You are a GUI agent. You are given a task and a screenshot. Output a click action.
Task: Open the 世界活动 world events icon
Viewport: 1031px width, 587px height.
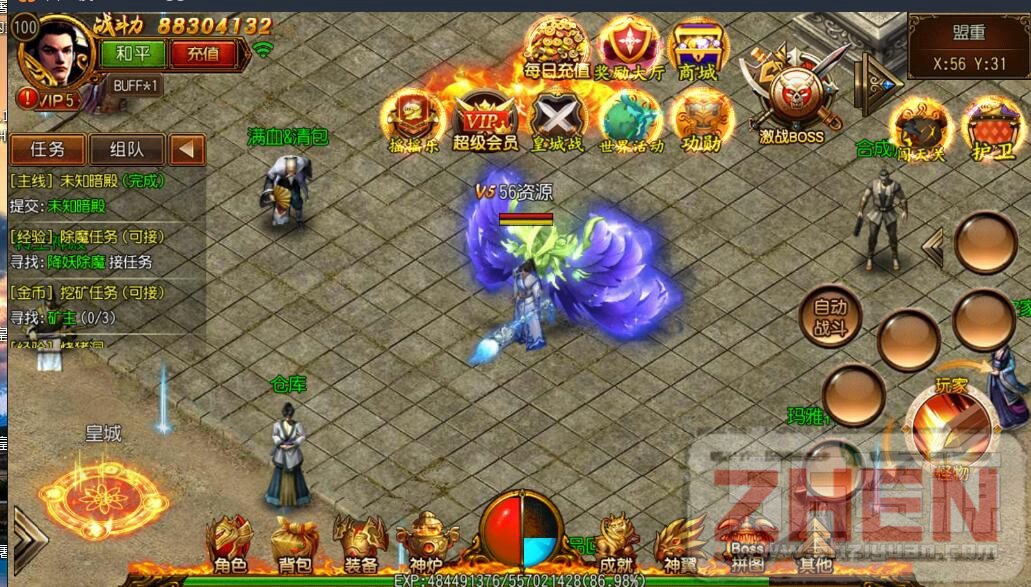631,120
